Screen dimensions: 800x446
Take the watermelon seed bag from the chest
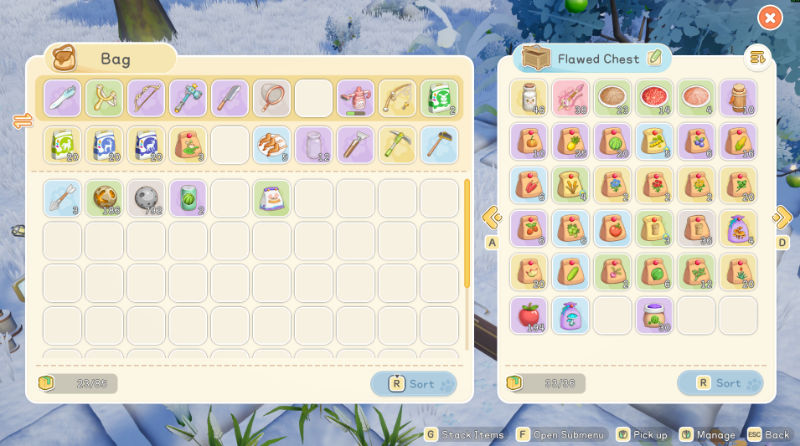[x=612, y=142]
